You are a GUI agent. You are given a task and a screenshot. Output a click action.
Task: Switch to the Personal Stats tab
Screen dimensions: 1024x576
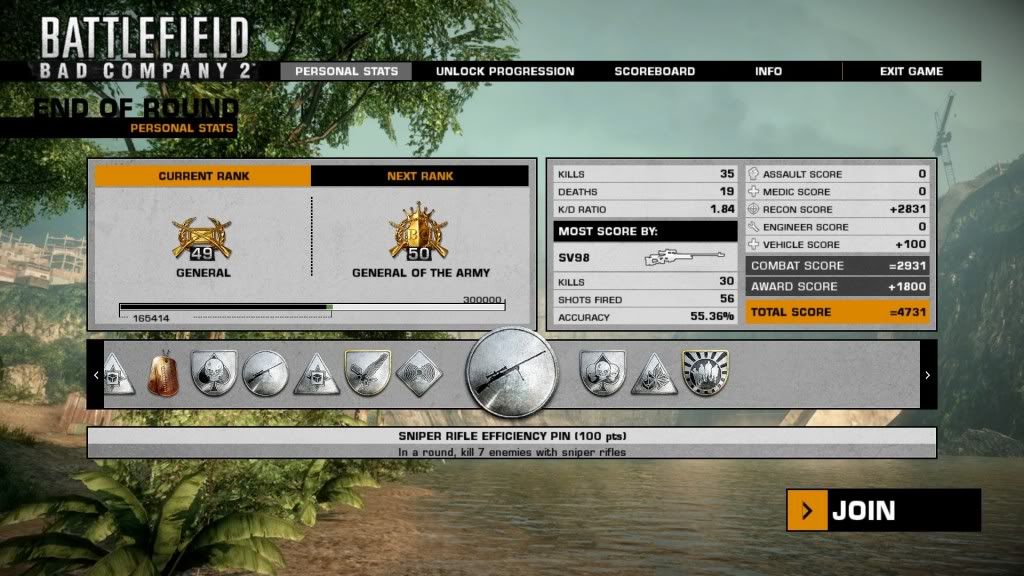346,71
